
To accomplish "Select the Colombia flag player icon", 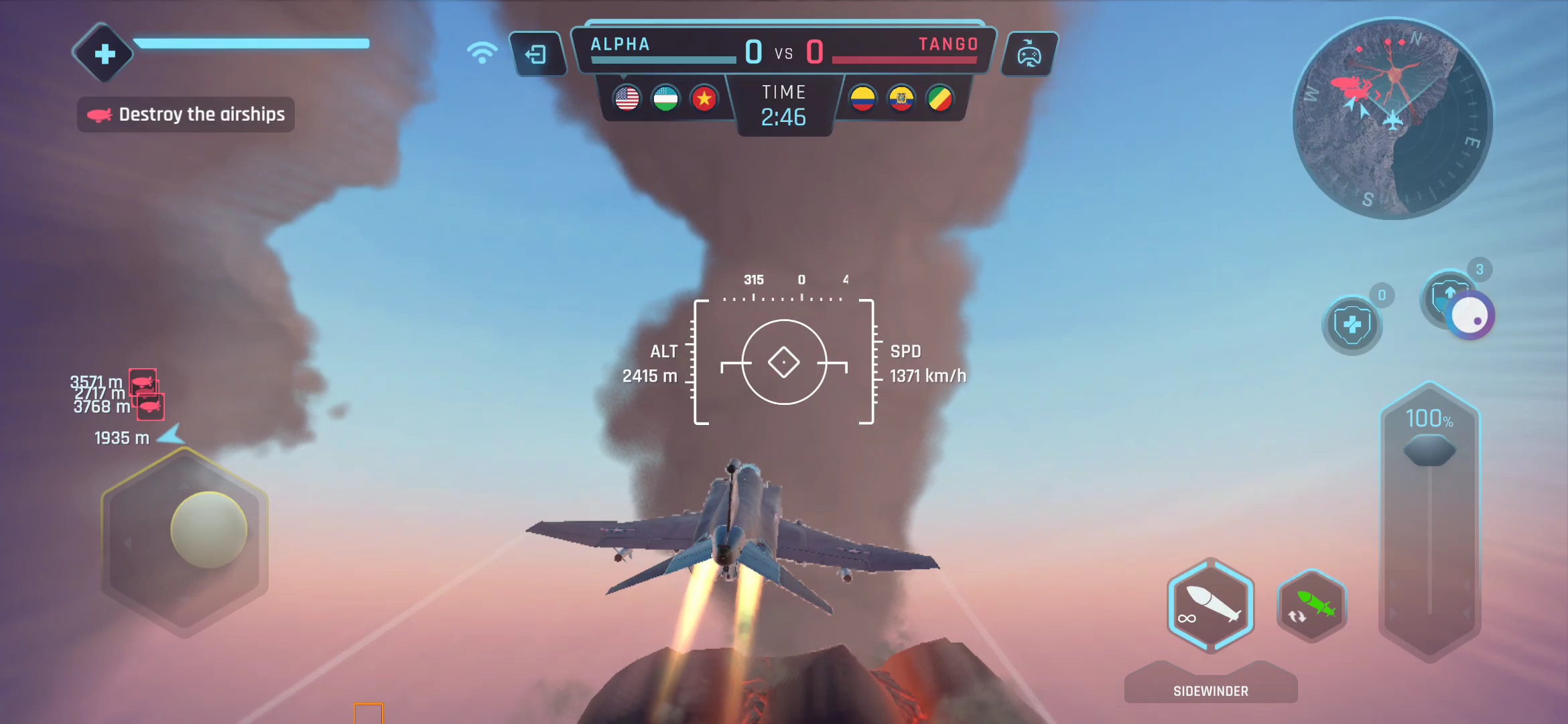I will click(x=863, y=99).
